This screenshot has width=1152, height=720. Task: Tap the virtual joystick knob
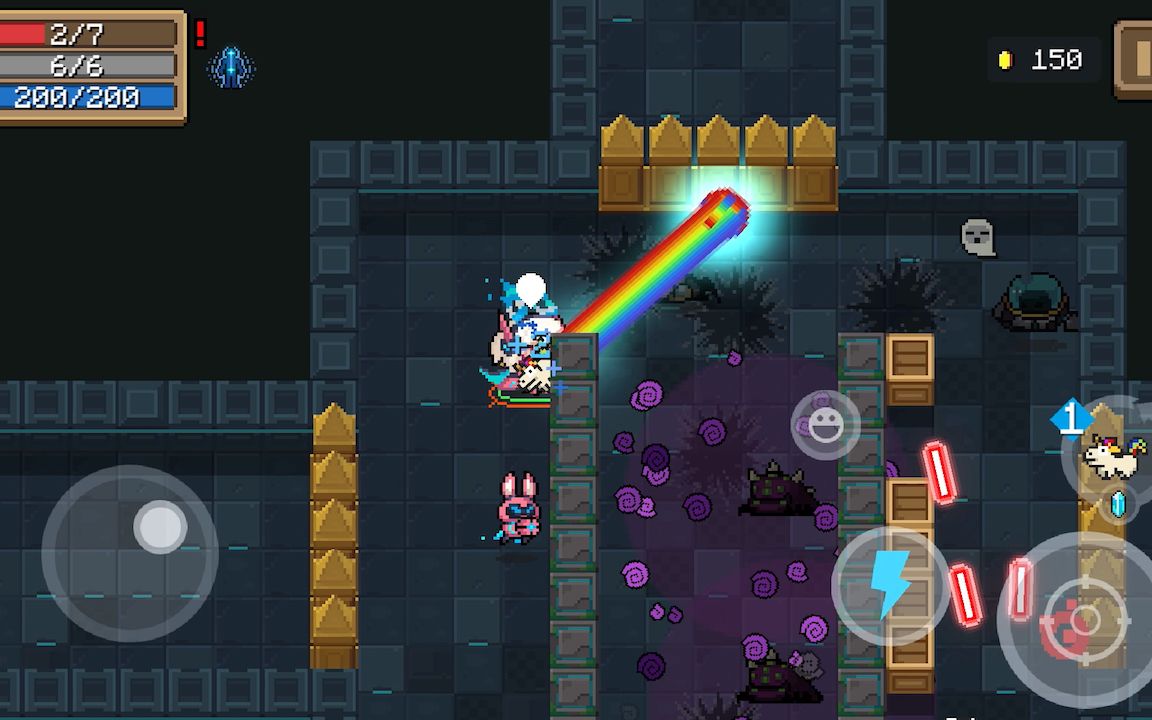[x=160, y=527]
